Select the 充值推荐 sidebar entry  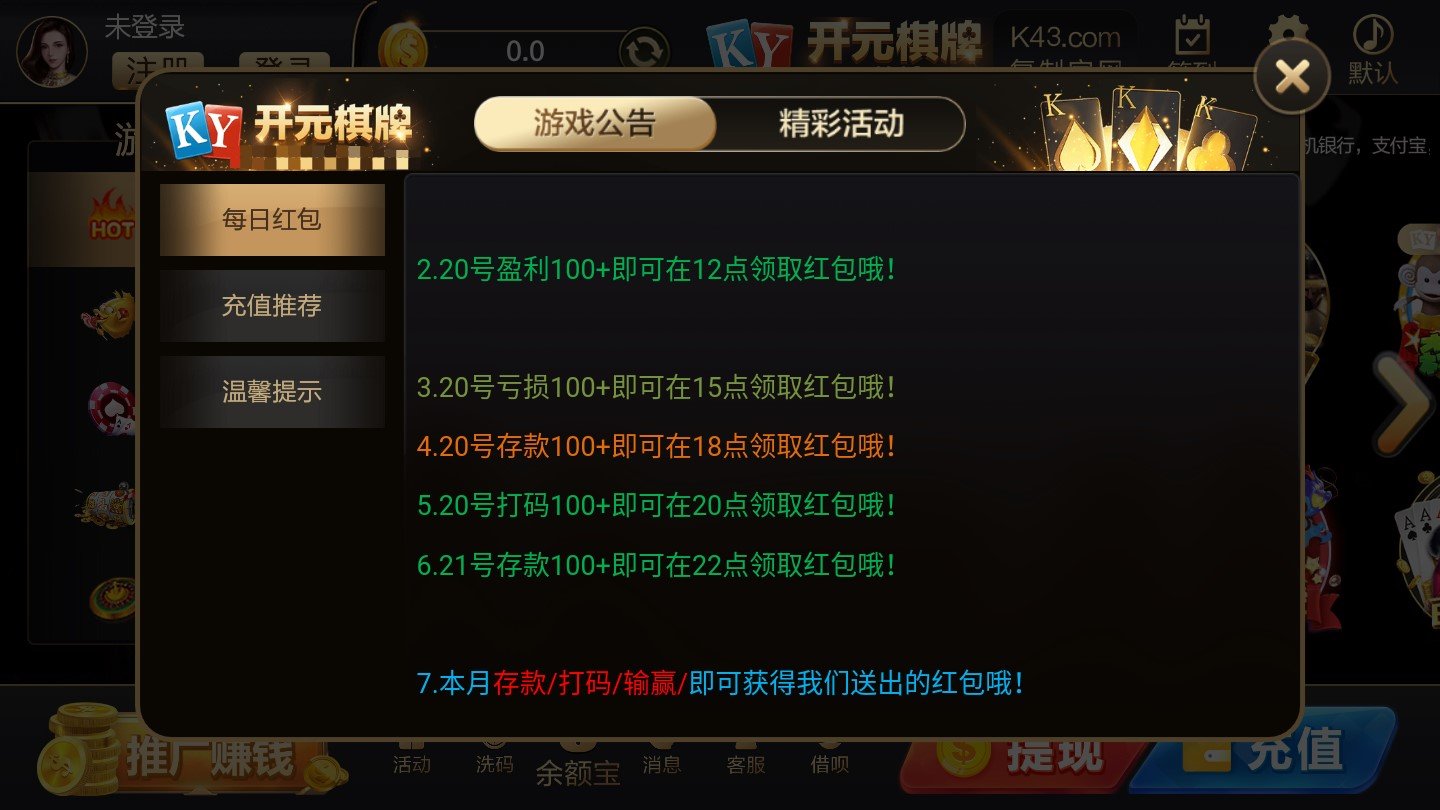pos(272,305)
